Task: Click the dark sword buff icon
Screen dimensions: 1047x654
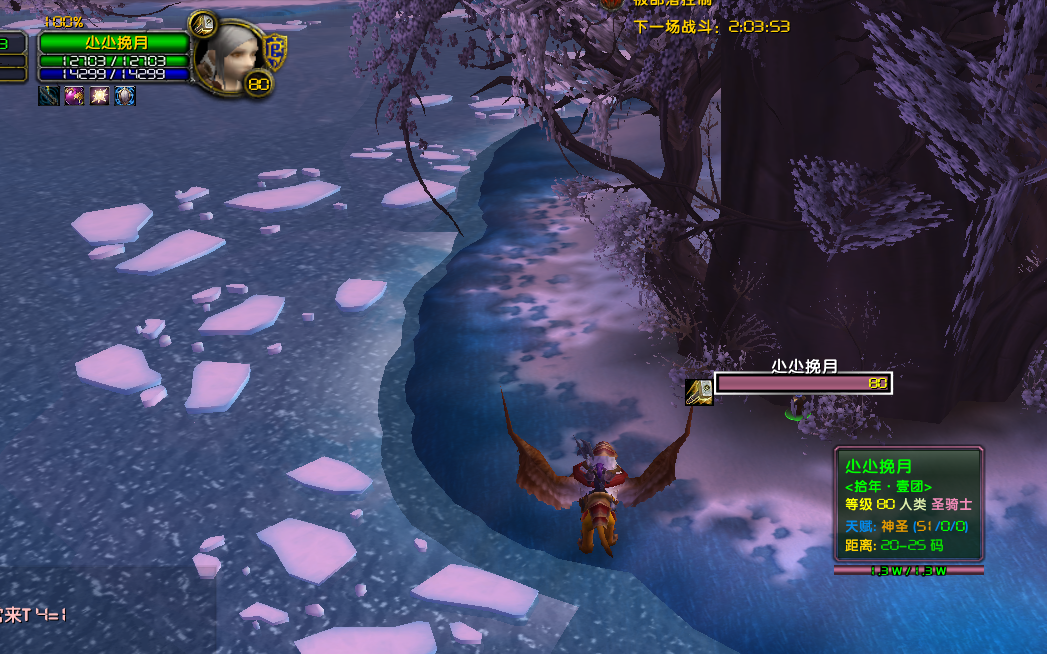Action: [49, 96]
